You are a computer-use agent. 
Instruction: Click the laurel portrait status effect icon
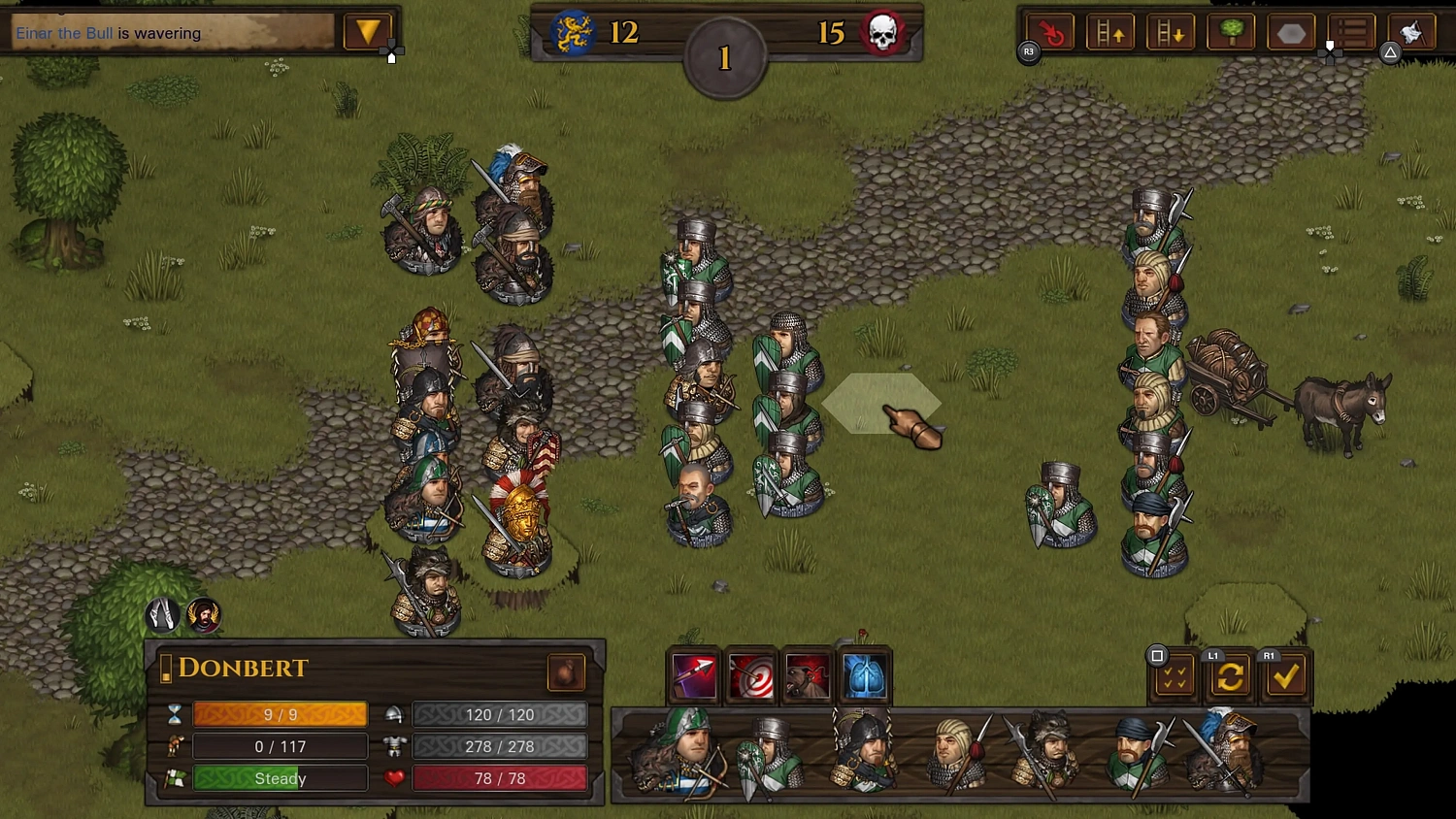(x=204, y=614)
